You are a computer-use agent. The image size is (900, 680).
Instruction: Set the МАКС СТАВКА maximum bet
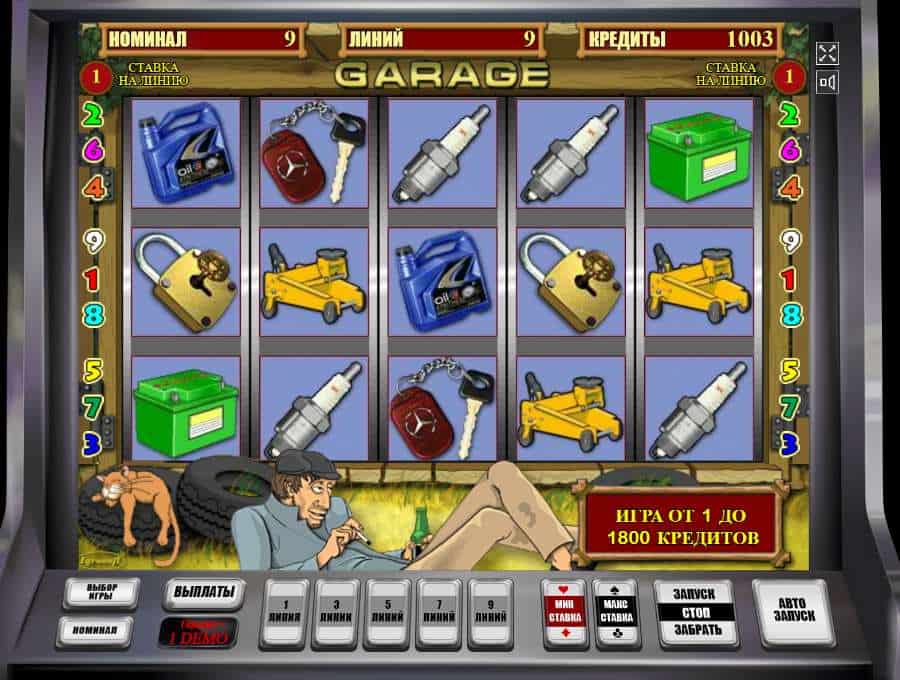click(x=615, y=611)
